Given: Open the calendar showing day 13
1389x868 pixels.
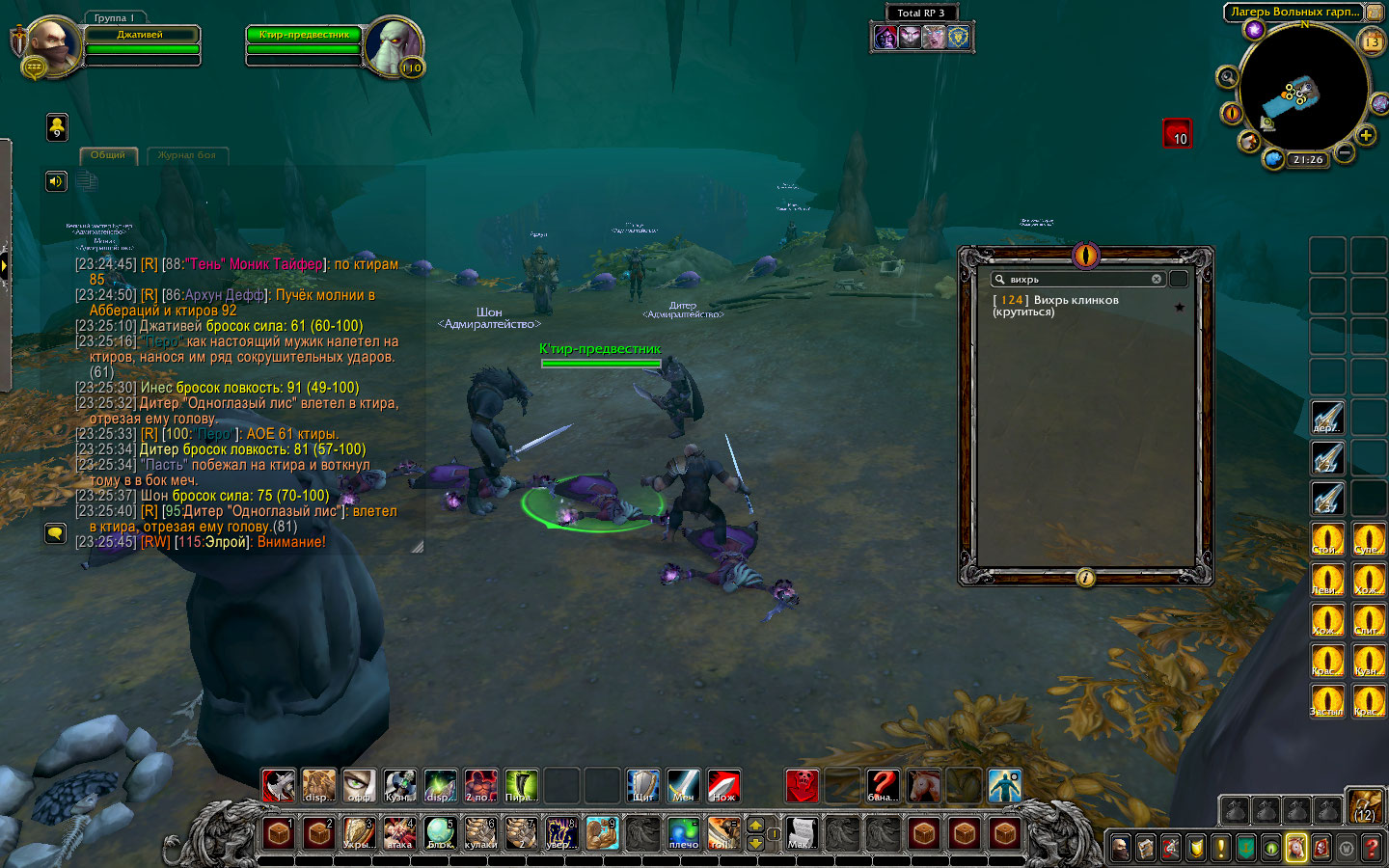Looking at the screenshot, I should [1372, 41].
